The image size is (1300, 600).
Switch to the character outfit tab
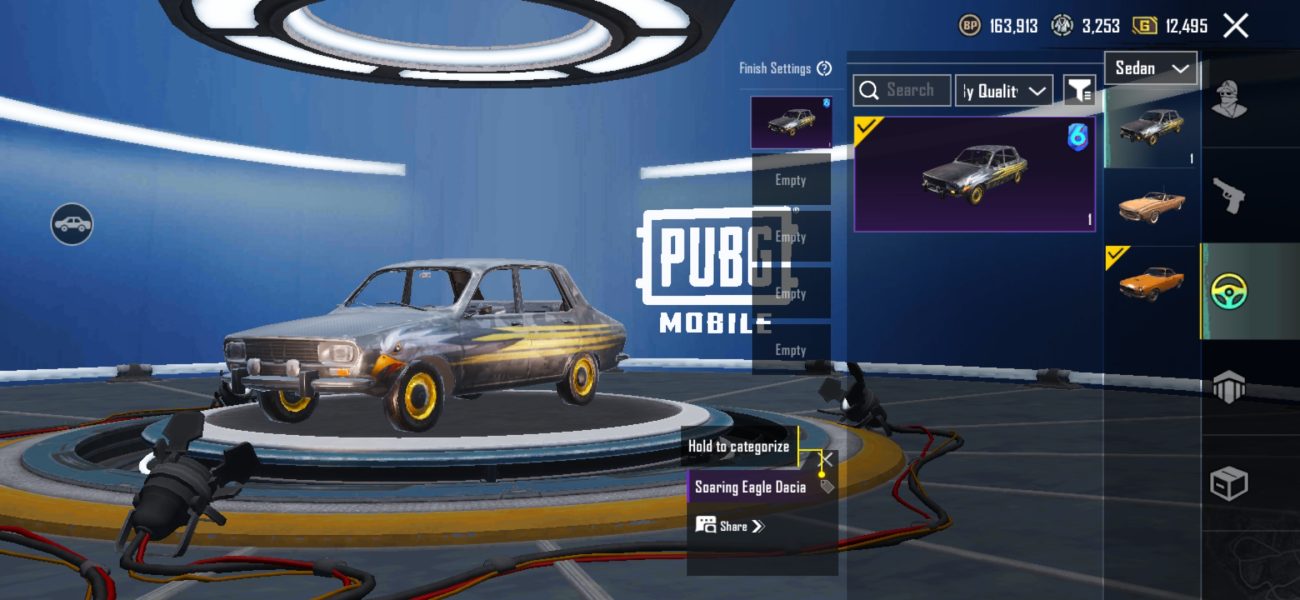(1229, 99)
